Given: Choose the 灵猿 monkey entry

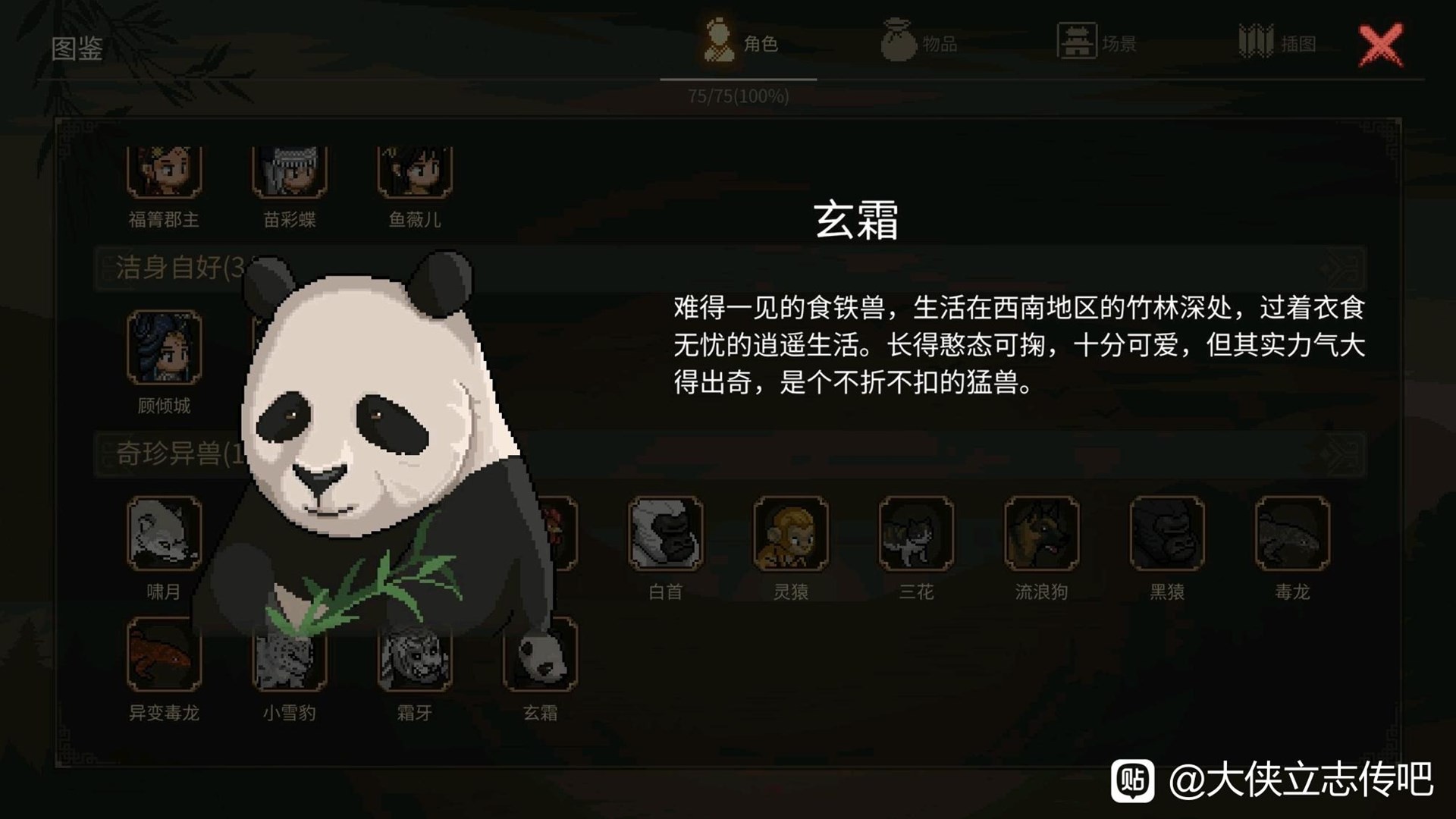Looking at the screenshot, I should tap(791, 534).
